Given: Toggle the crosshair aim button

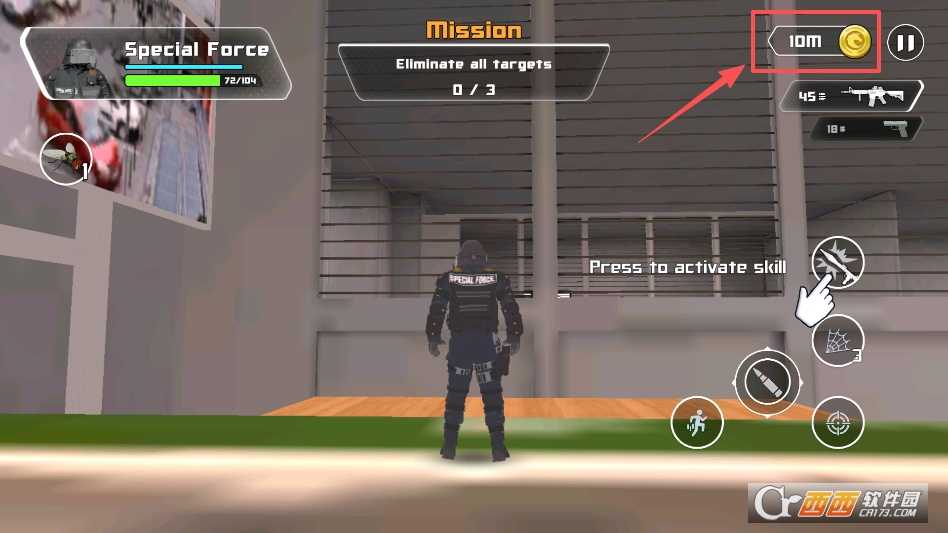Looking at the screenshot, I should coord(837,423).
